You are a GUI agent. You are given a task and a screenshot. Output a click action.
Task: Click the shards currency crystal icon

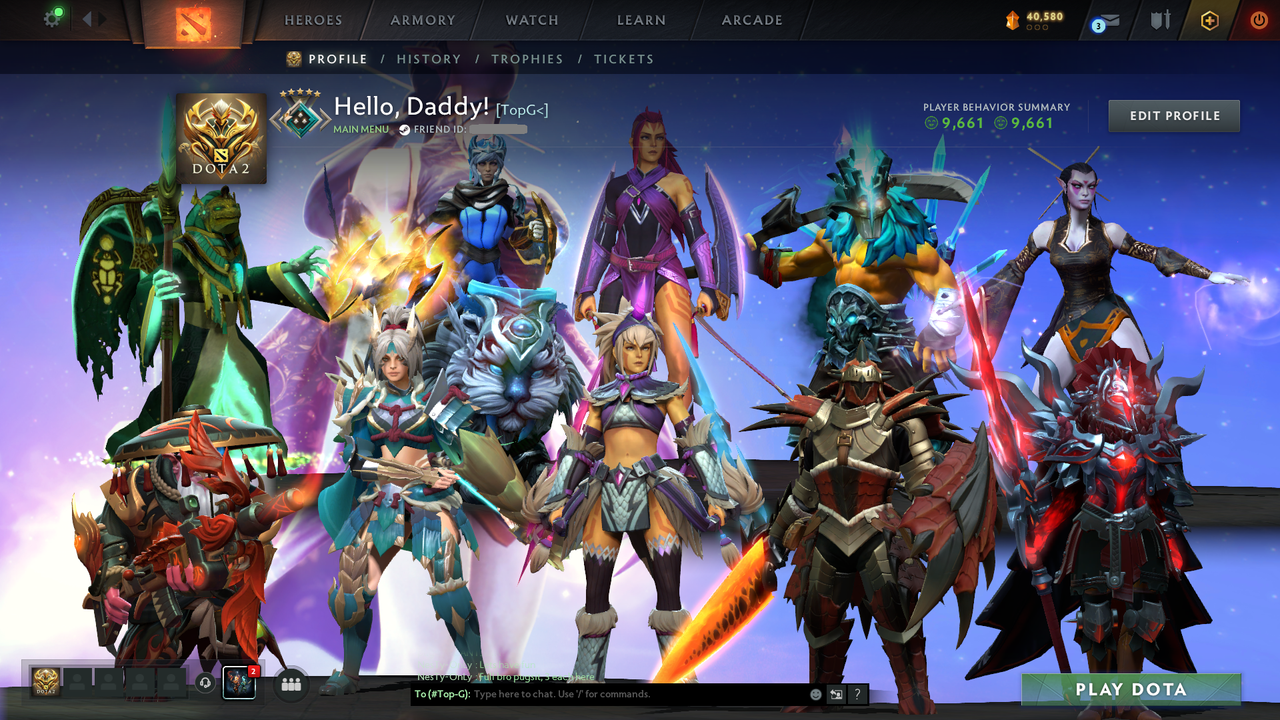tap(1012, 18)
